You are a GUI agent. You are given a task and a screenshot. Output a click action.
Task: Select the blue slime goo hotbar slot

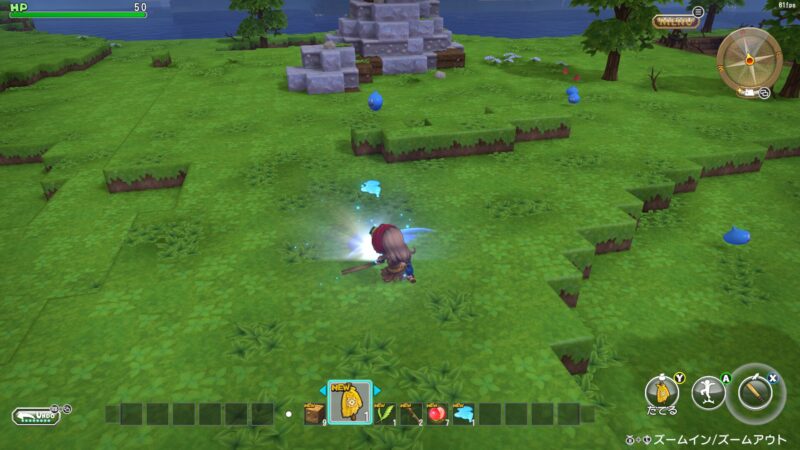tap(463, 413)
